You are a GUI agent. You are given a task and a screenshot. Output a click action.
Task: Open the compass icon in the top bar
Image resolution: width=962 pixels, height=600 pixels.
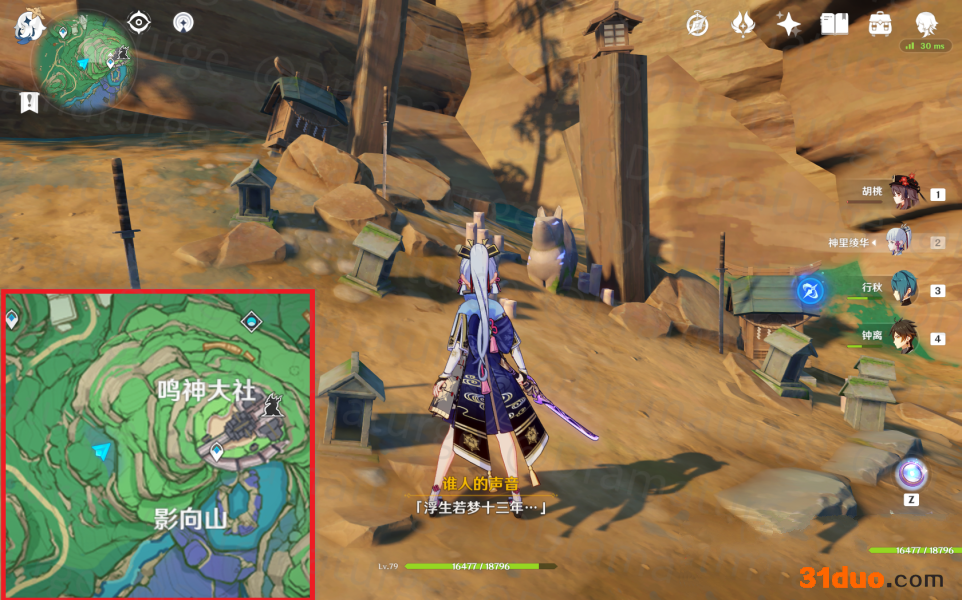tap(697, 24)
